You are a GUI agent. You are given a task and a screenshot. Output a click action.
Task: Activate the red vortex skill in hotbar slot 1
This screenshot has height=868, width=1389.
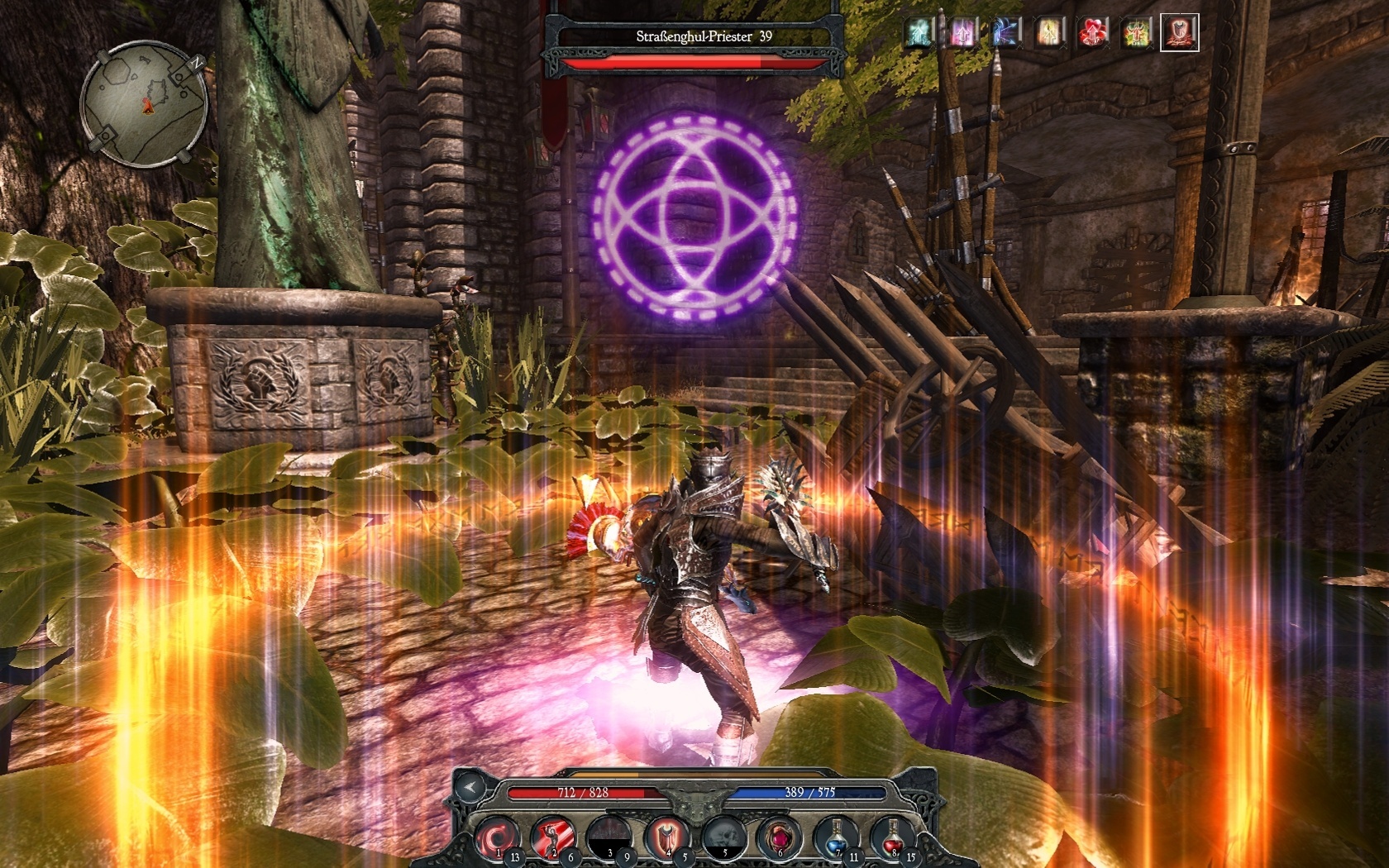pyautogui.click(x=498, y=837)
